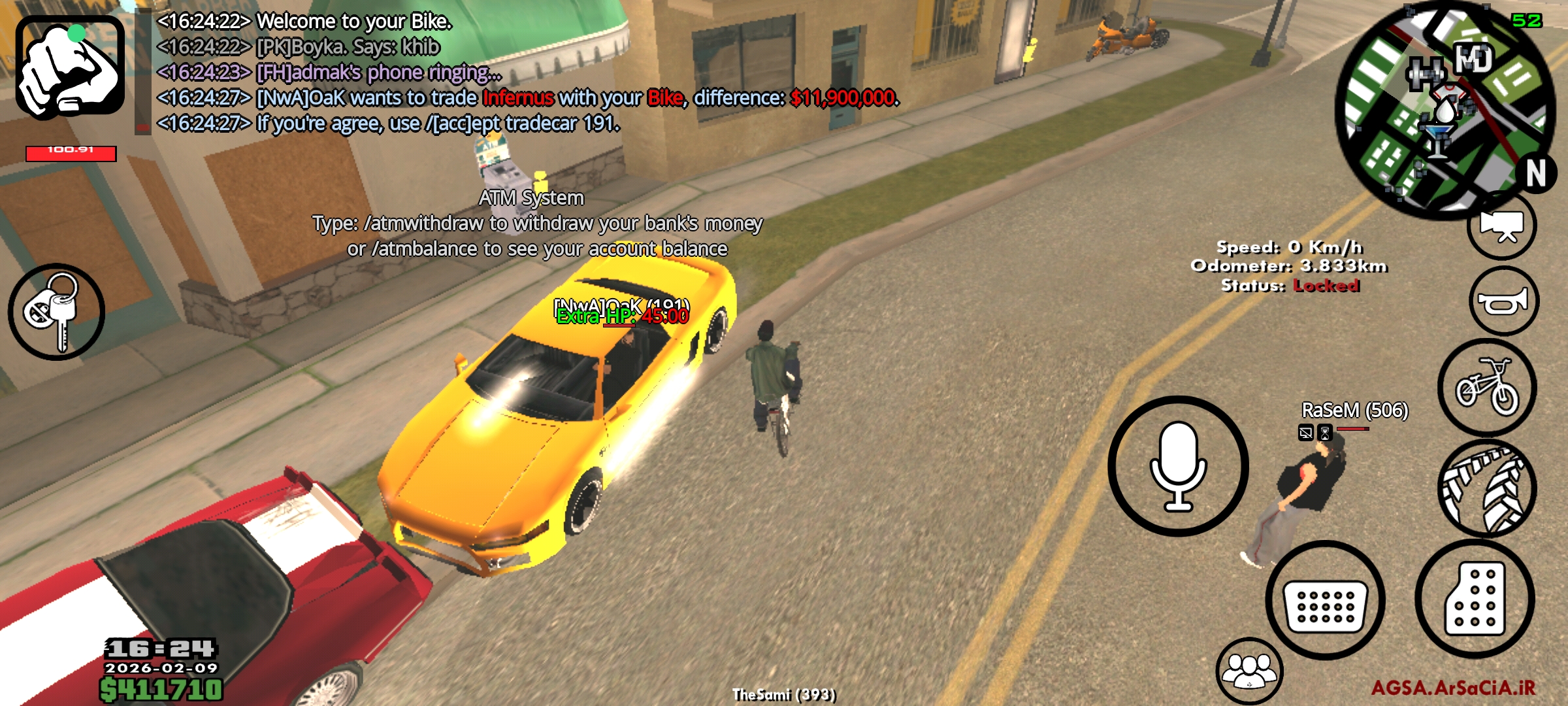
Task: Activate the tire tread button
Action: 1487,489
